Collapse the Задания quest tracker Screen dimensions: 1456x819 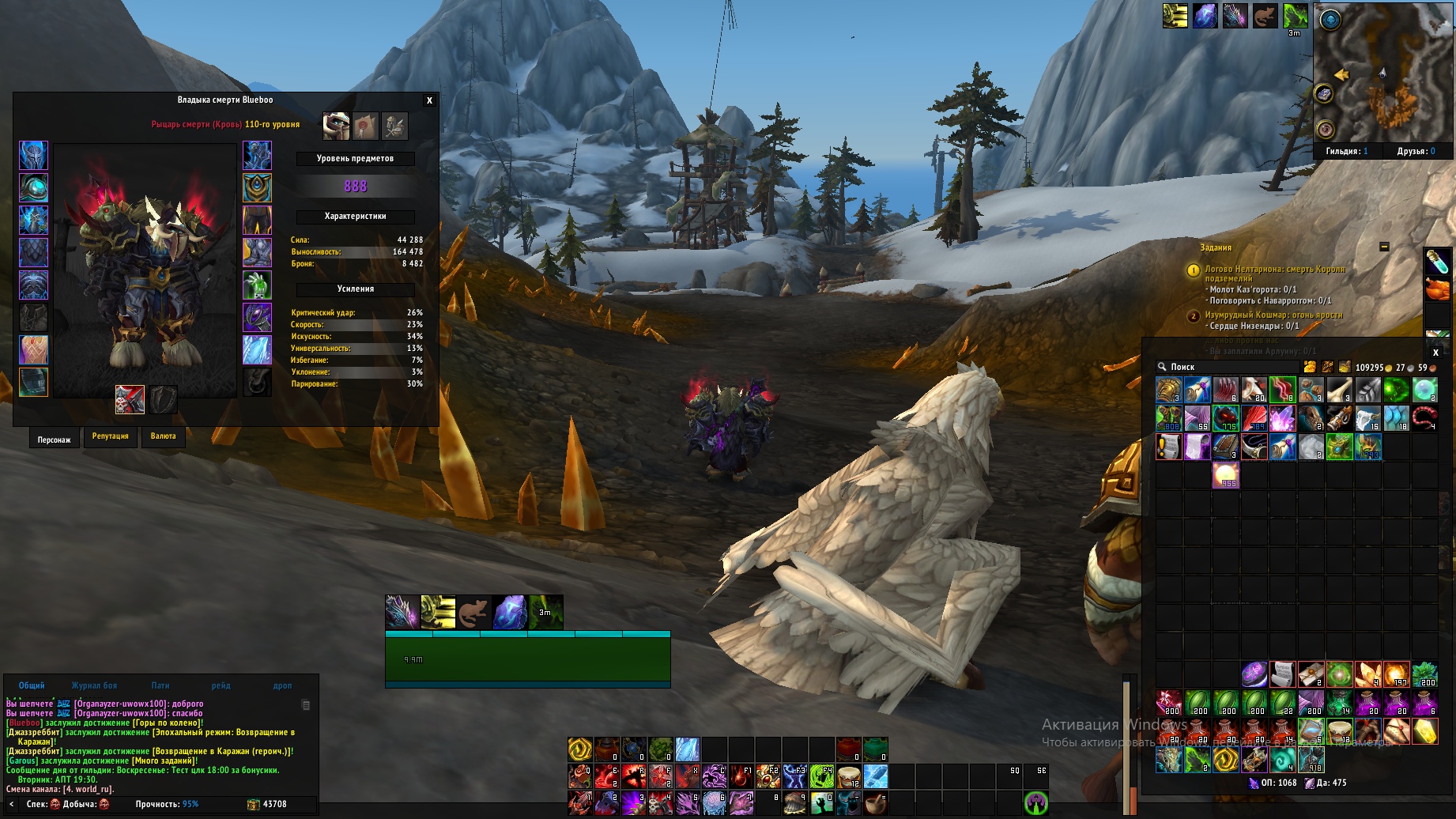pyautogui.click(x=1384, y=247)
